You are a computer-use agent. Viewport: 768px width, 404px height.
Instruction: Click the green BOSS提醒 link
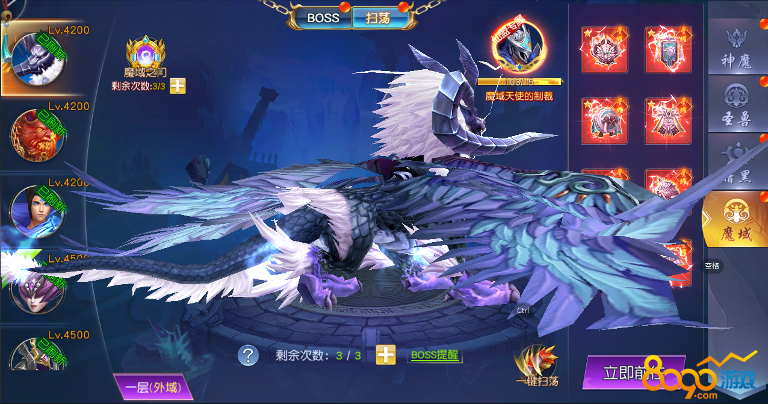pos(436,355)
